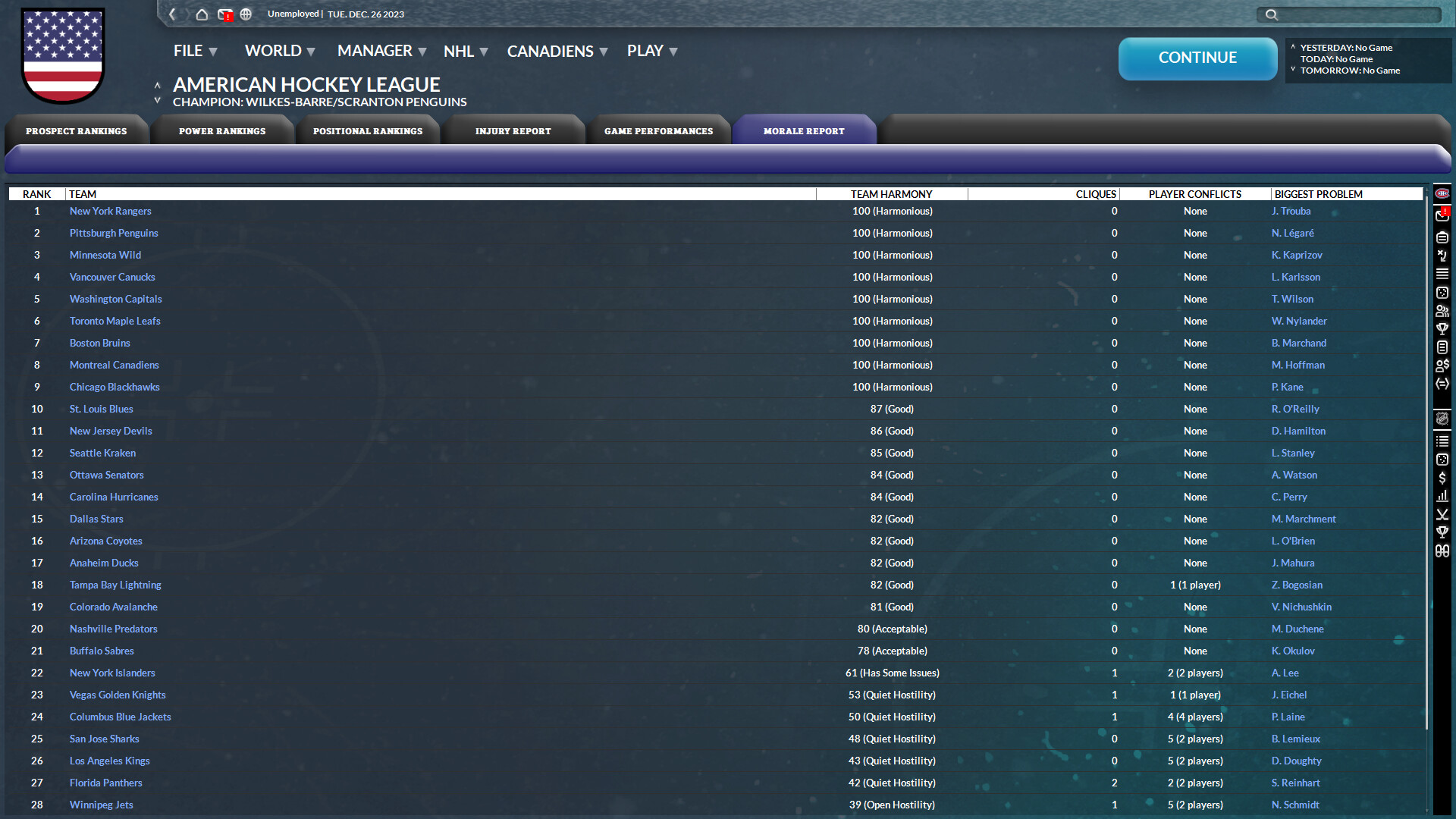Screen dimensions: 1456x819
Task: Open the trophy icon in right sidebar
Action: (x=1442, y=532)
